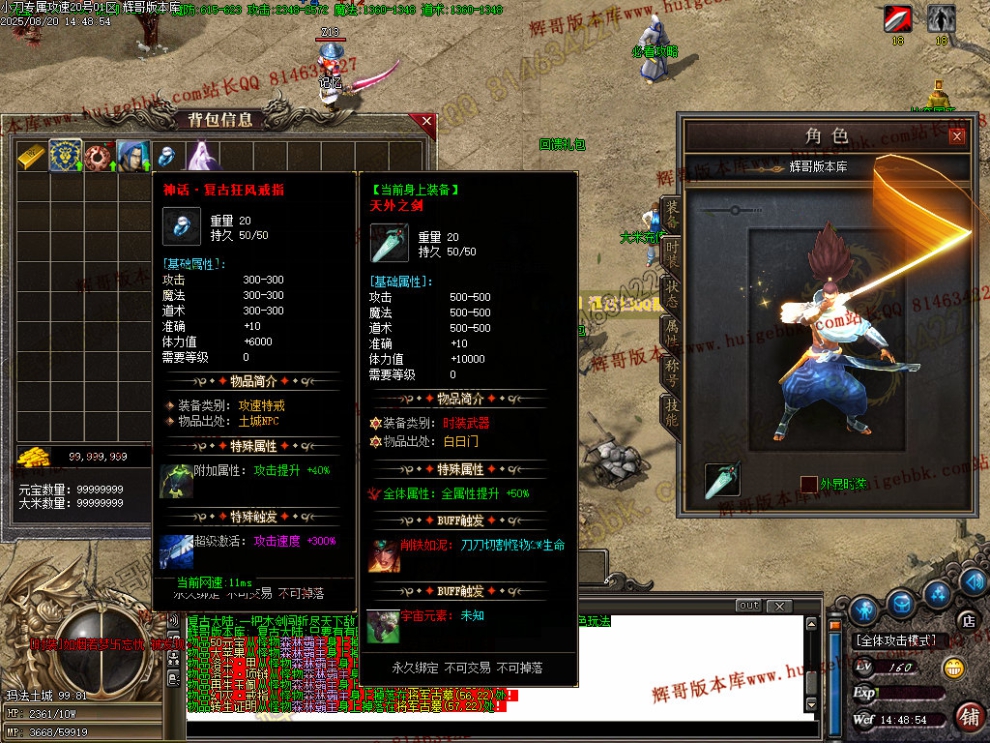Open the red 铺 stall button

pyautogui.click(x=968, y=717)
